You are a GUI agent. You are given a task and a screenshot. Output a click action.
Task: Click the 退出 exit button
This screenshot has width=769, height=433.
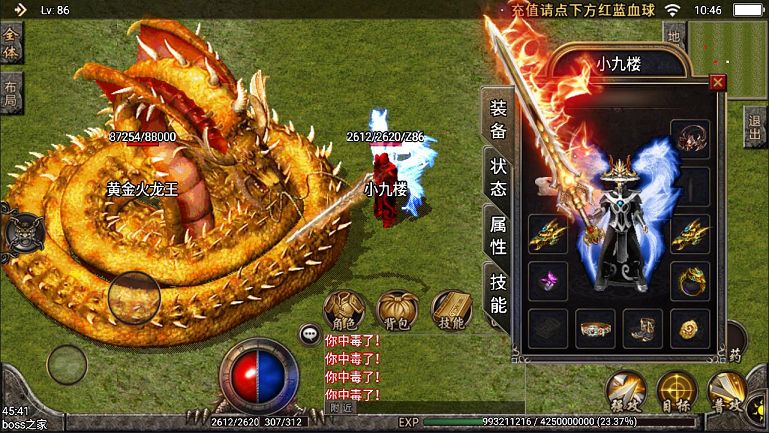755,127
